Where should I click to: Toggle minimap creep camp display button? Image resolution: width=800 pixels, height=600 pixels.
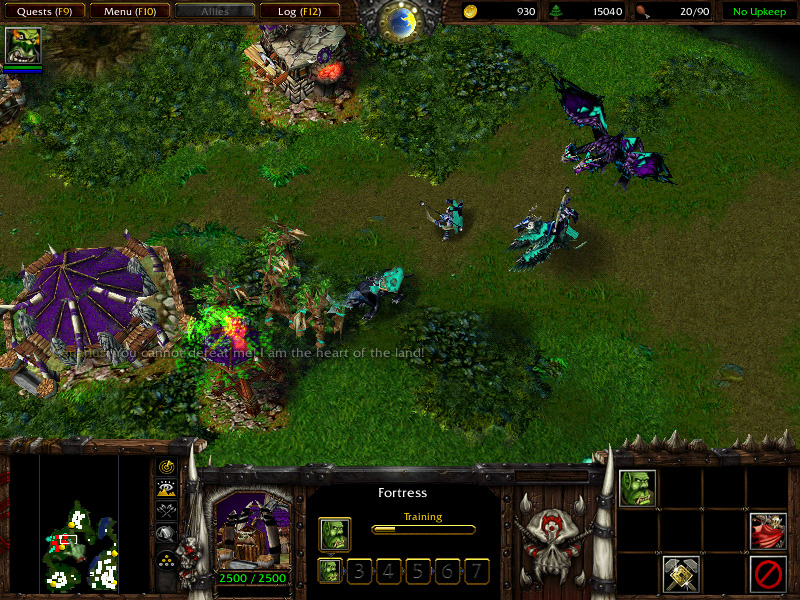[166, 534]
